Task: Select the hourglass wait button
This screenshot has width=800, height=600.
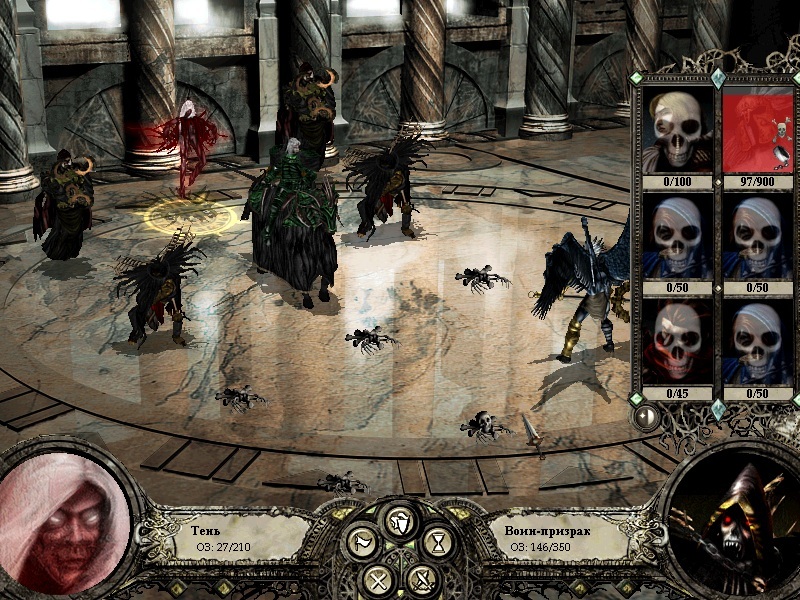Action: [437, 542]
